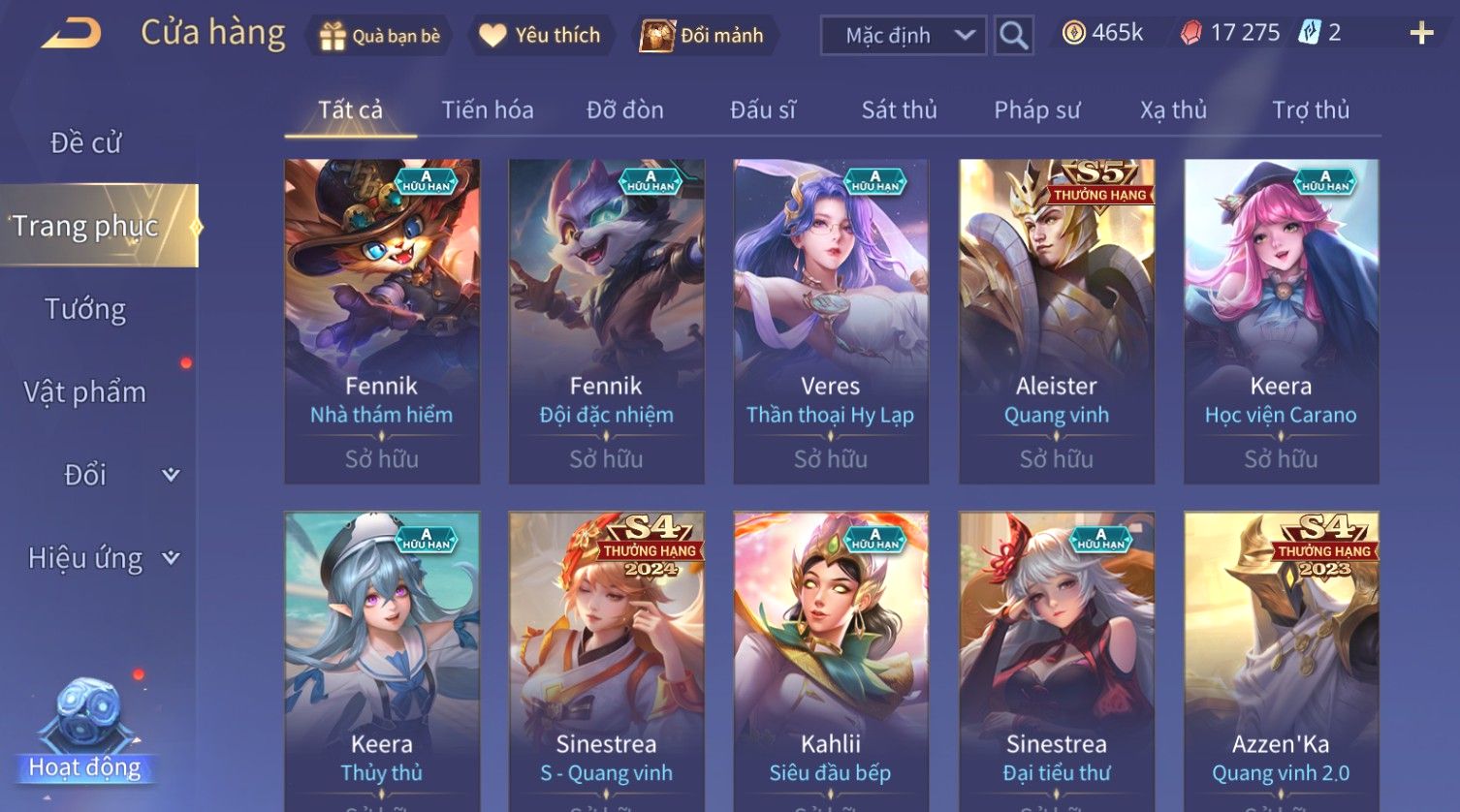1460x812 pixels.
Task: Choose the Aleister Quang vinh skin card
Action: (x=1056, y=321)
